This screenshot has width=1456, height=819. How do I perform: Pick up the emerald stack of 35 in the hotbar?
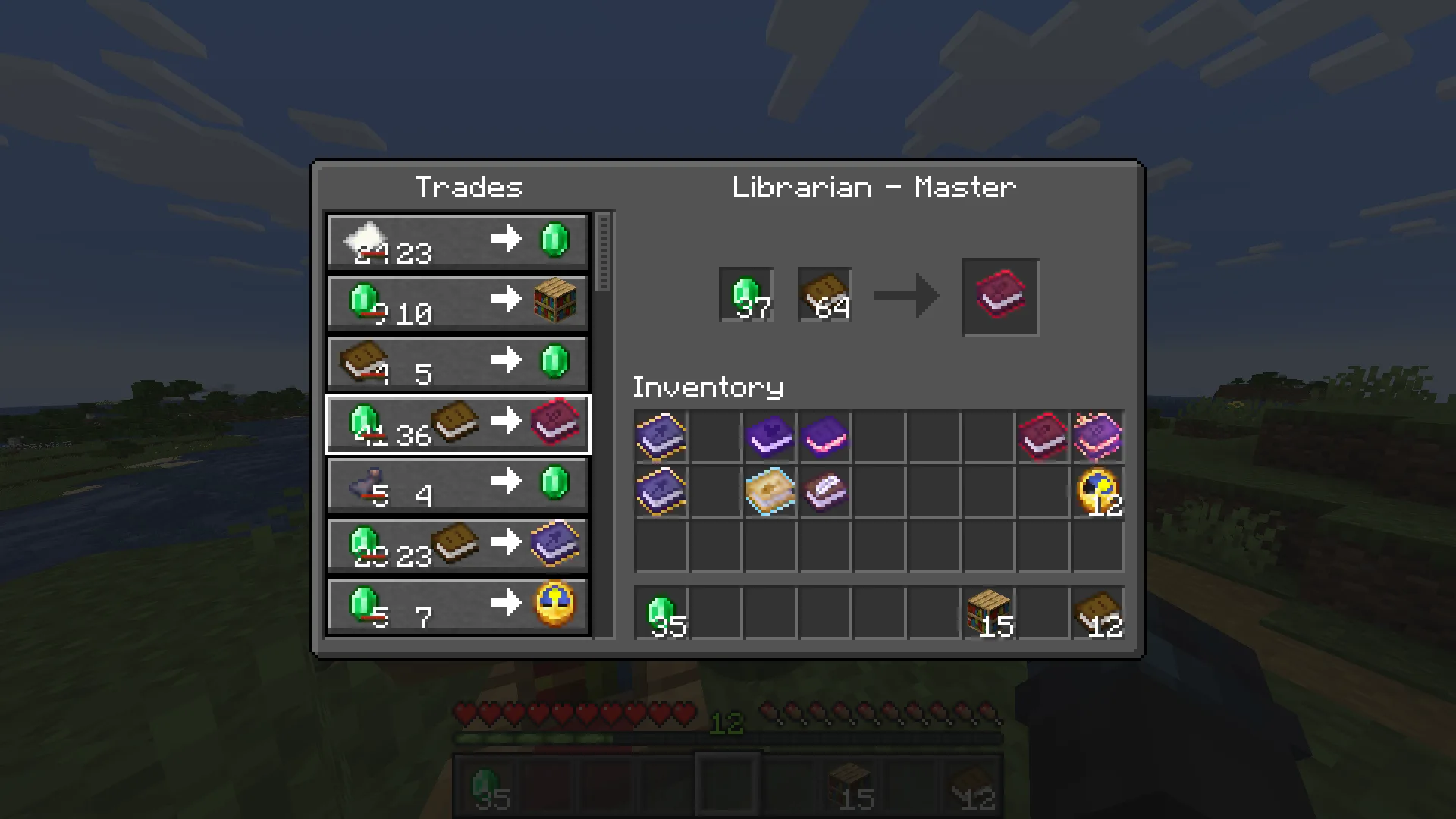click(x=661, y=614)
